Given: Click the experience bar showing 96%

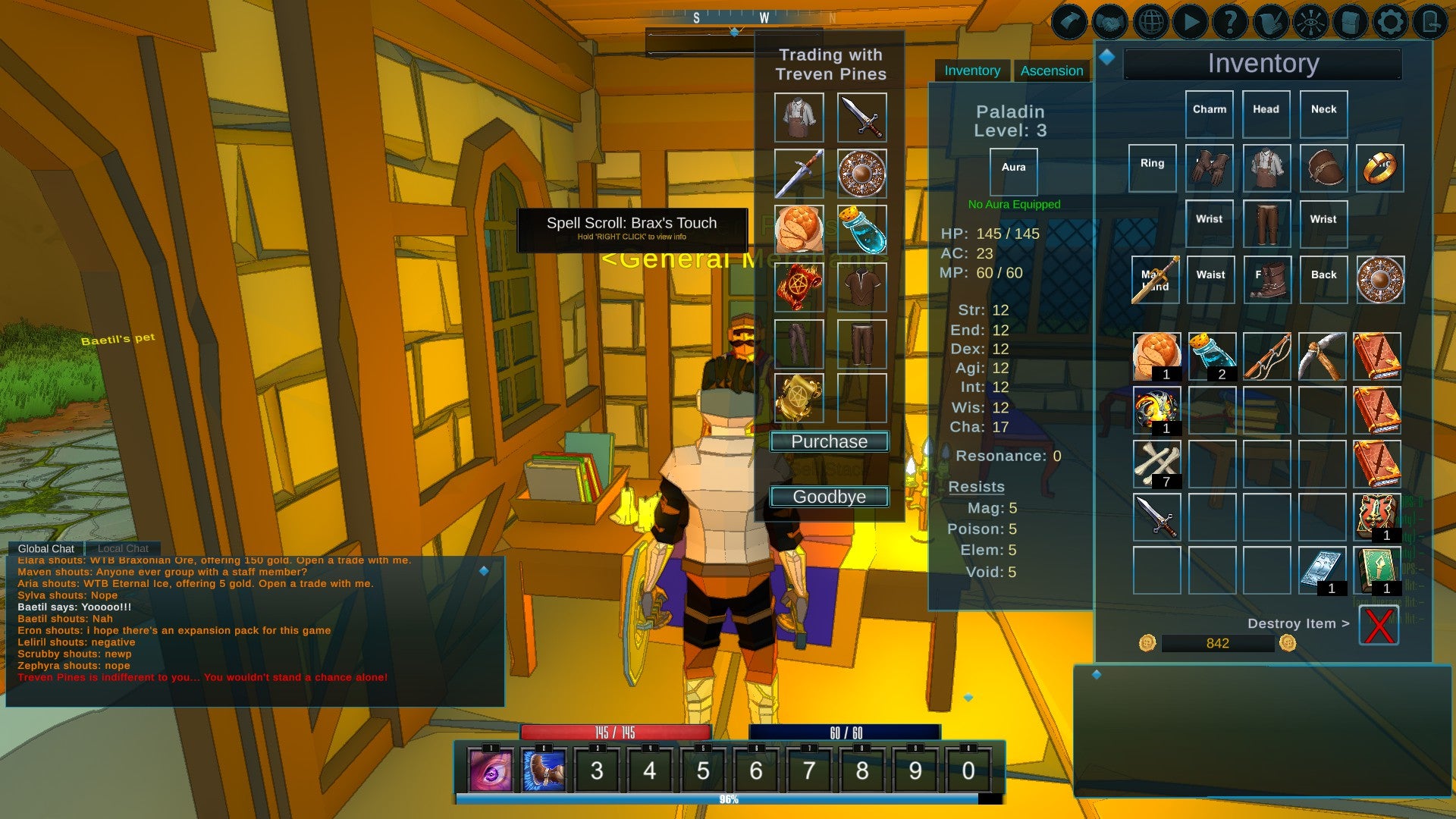Looking at the screenshot, I should (x=728, y=797).
